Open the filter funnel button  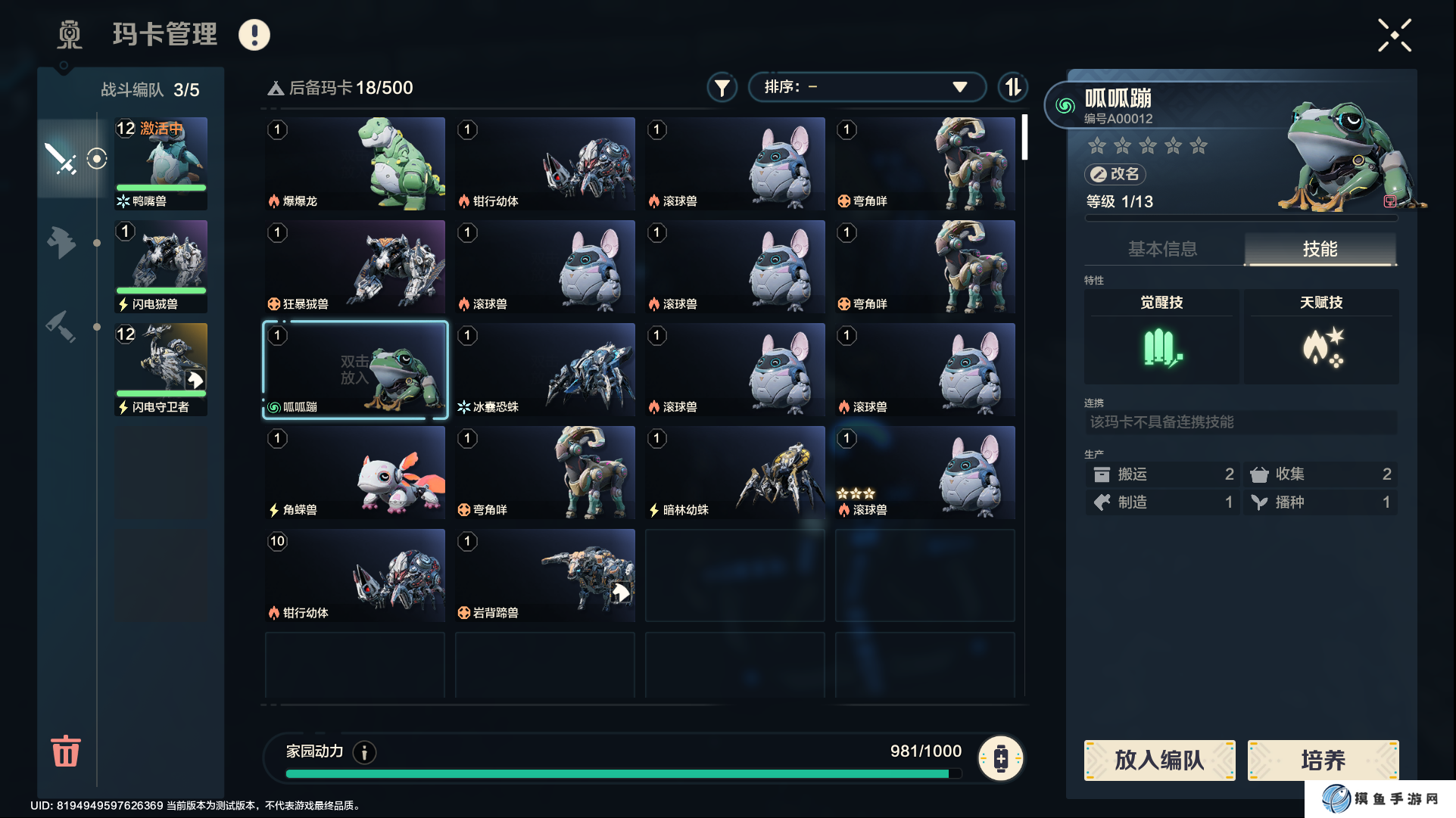pos(722,88)
